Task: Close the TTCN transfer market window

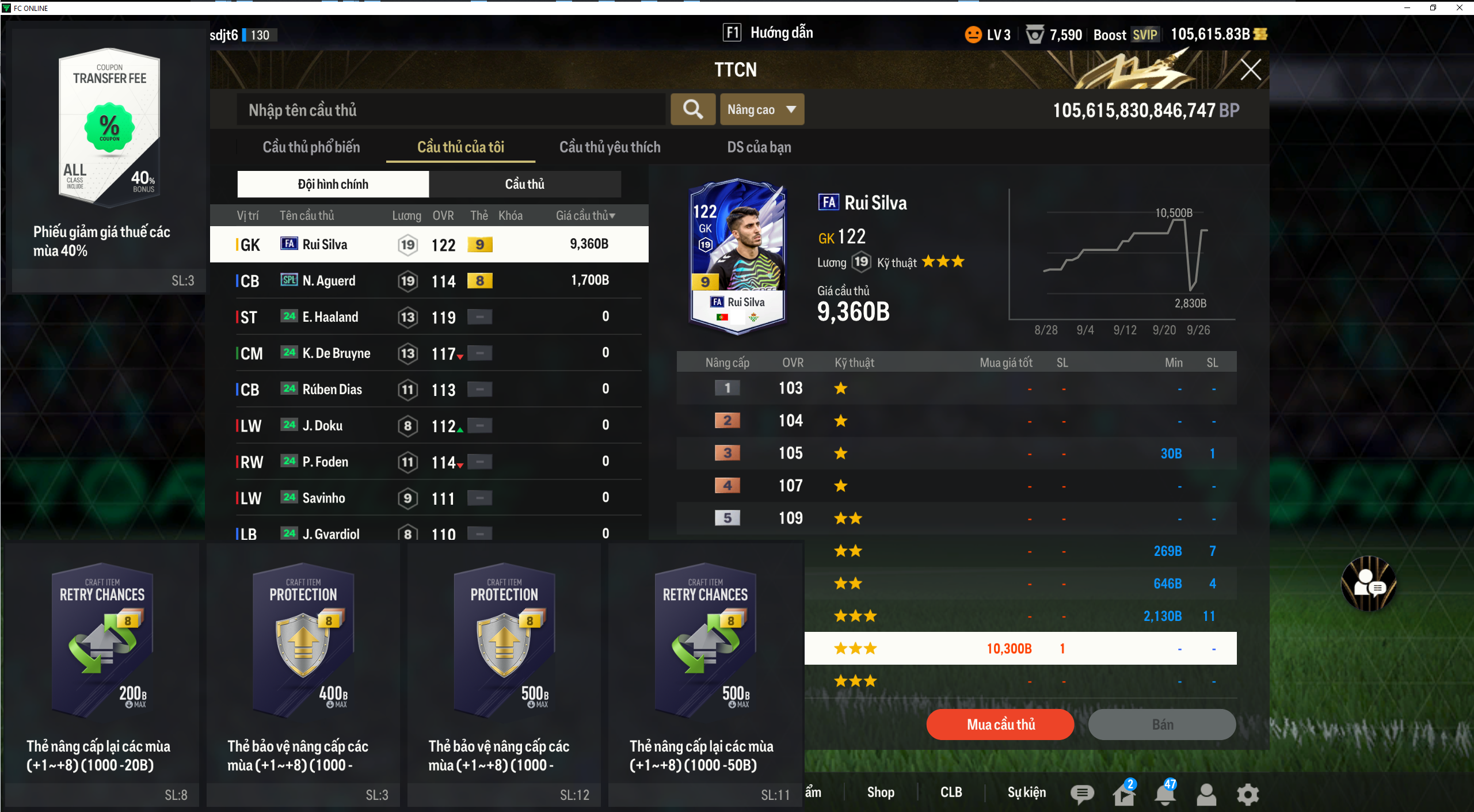Action: [1250, 70]
